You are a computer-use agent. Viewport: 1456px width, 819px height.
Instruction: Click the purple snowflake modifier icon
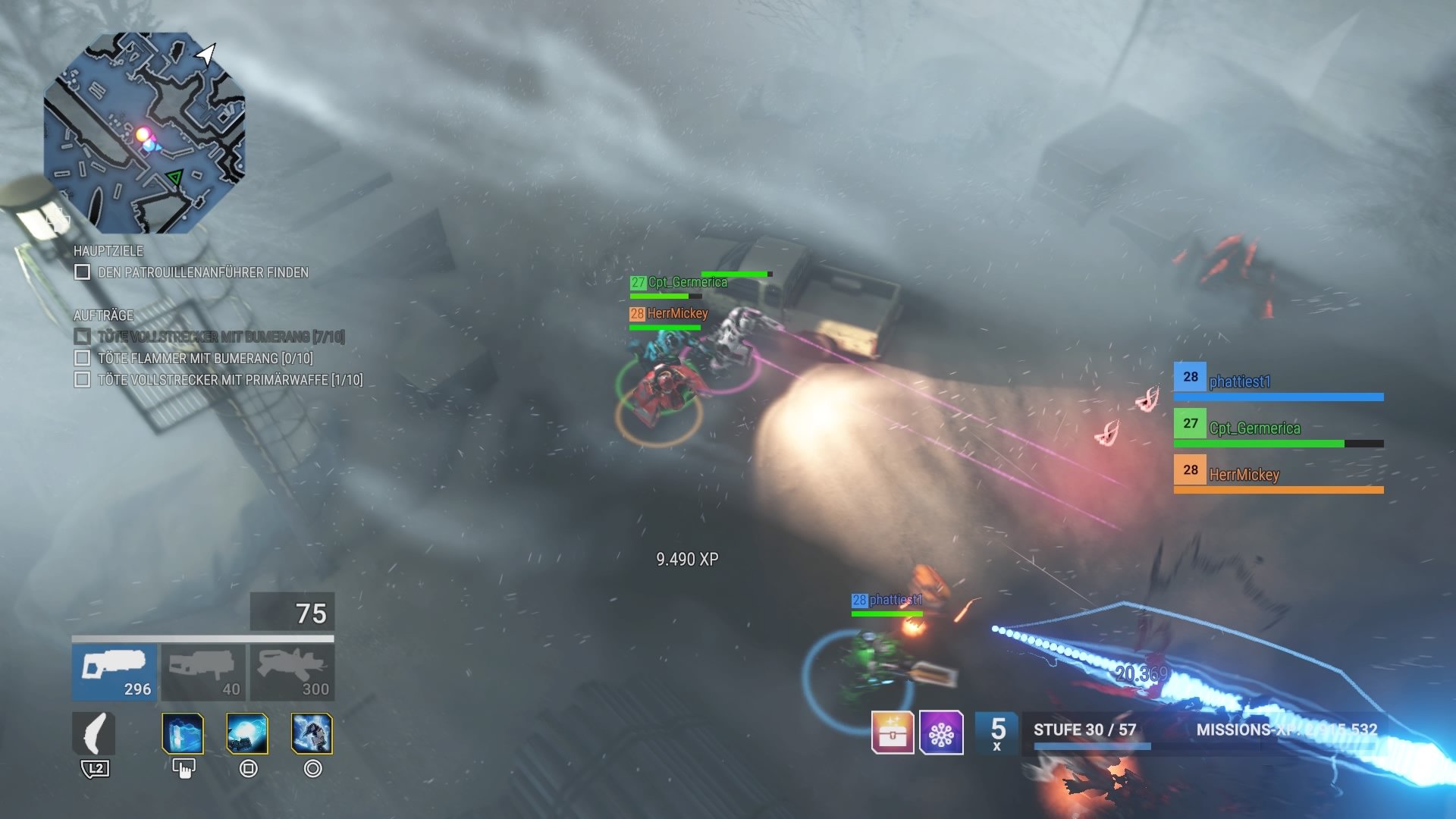pos(941,733)
